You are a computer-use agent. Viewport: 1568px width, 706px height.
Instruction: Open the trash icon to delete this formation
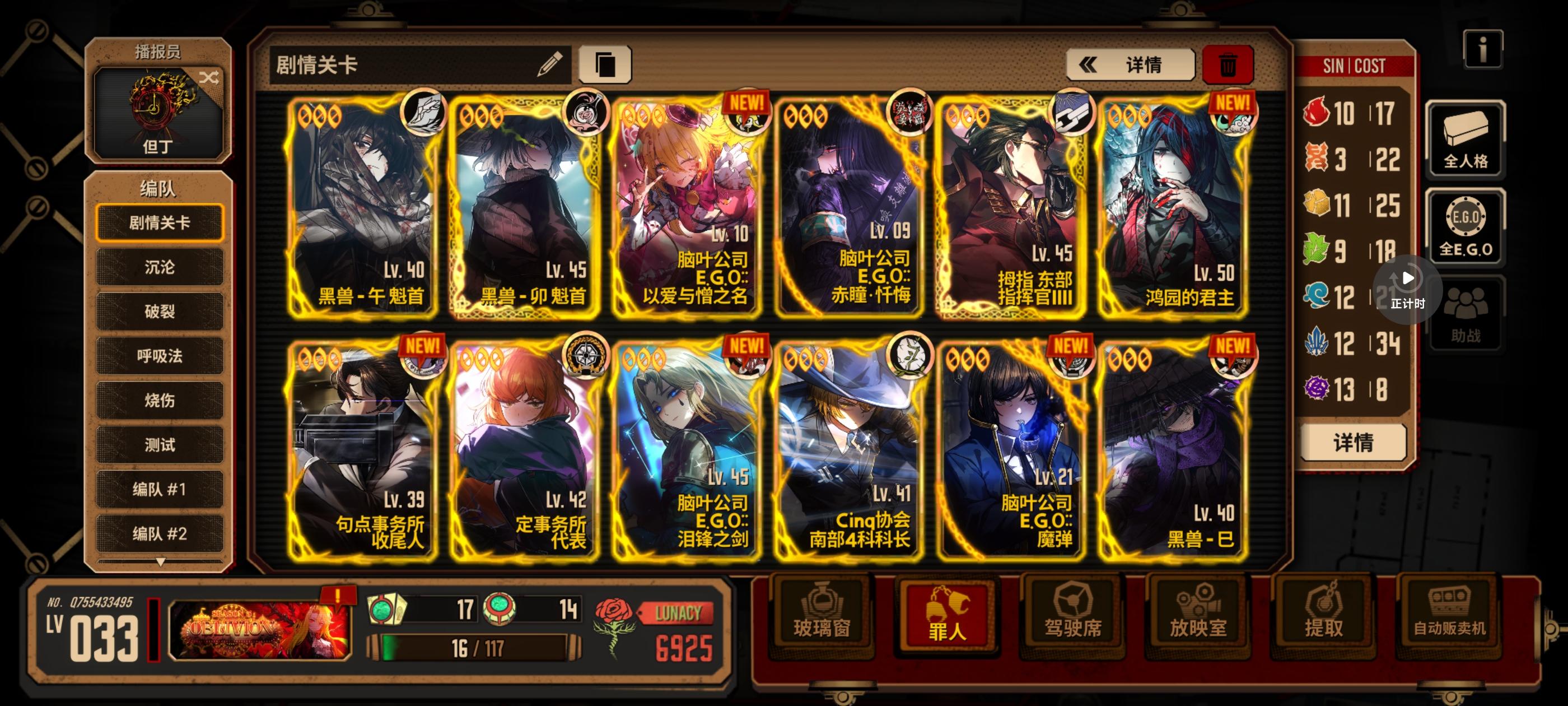(1228, 64)
